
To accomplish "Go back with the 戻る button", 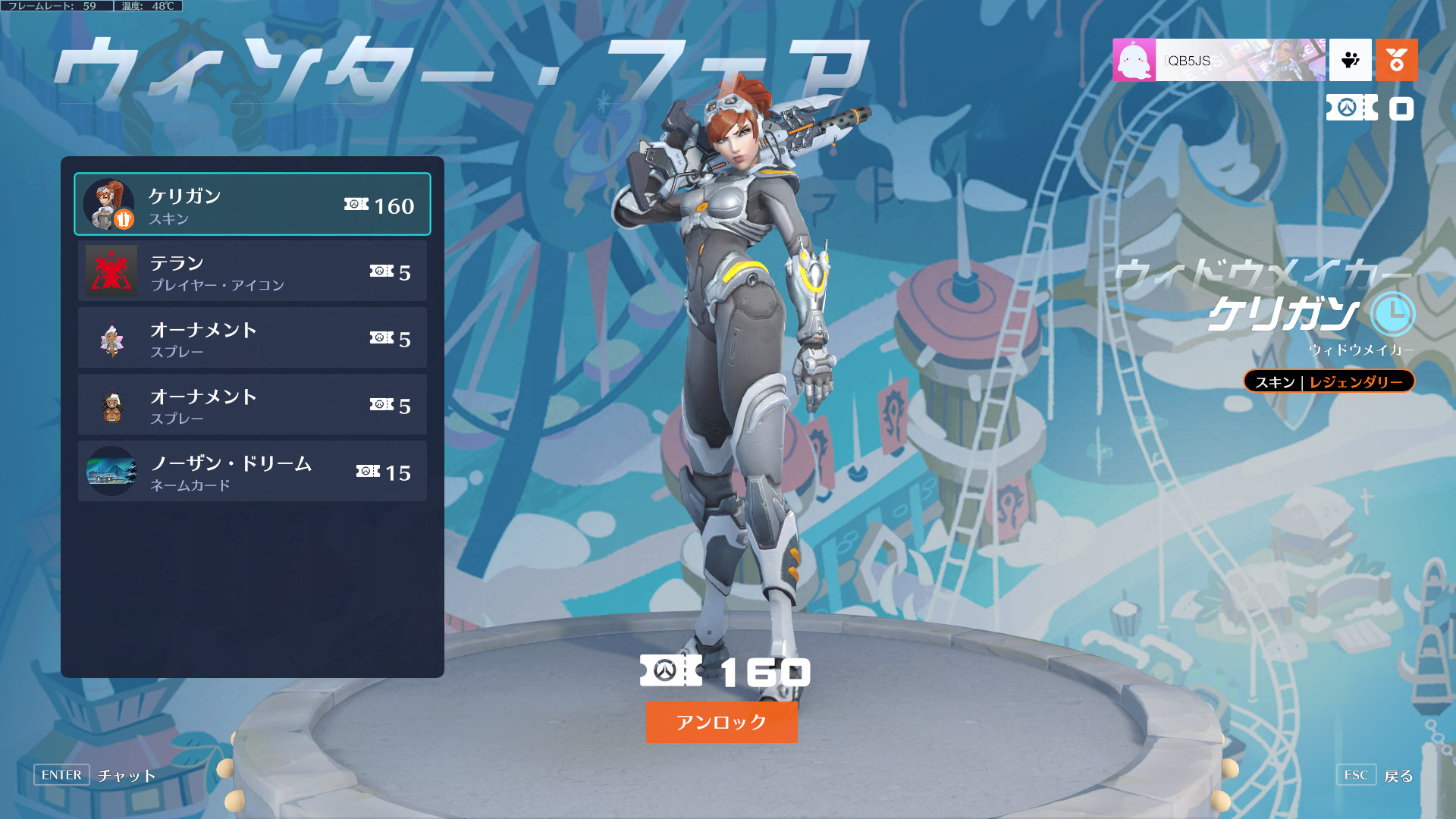I will (1398, 776).
